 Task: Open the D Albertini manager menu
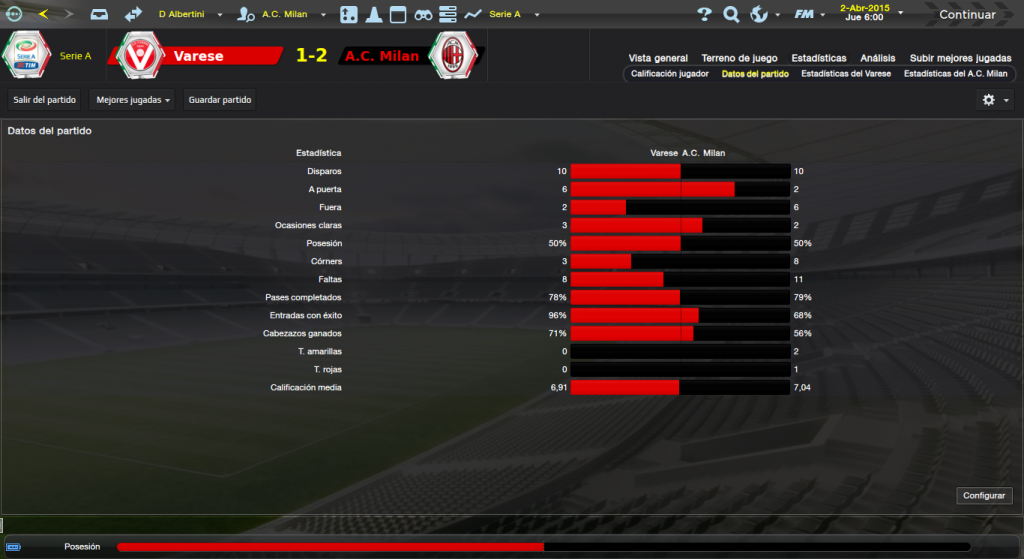(x=188, y=15)
